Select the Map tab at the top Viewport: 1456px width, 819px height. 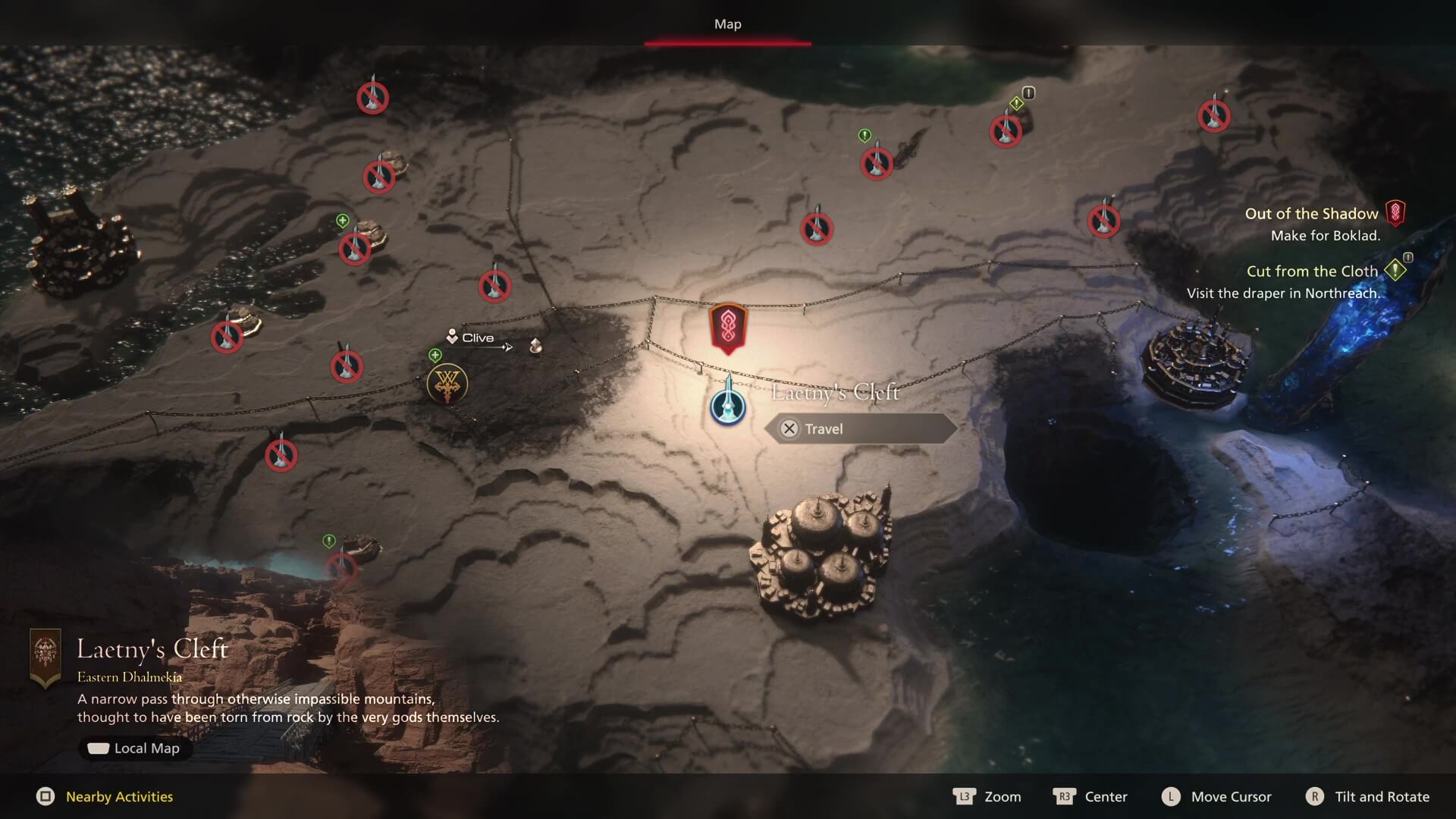tap(727, 24)
